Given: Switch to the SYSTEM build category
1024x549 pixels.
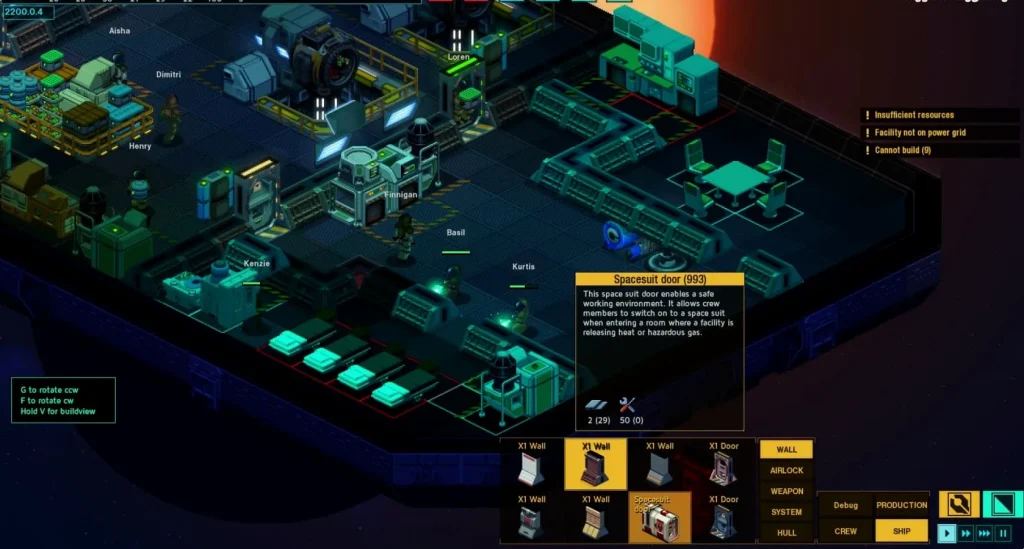Looking at the screenshot, I should [x=786, y=512].
